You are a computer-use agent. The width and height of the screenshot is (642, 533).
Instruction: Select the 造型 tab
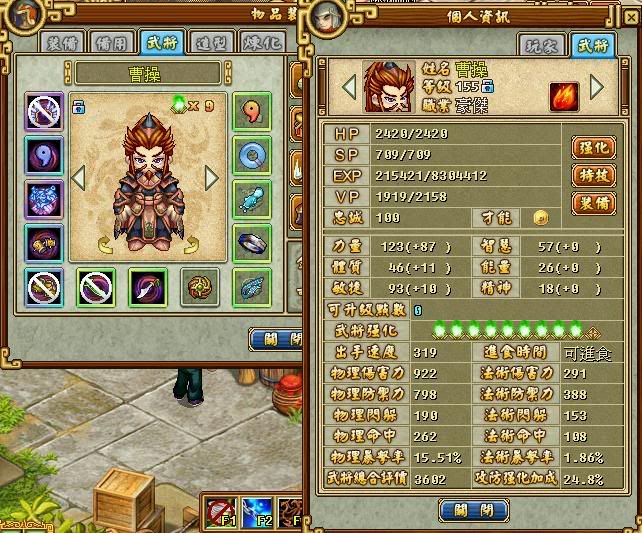pos(210,42)
